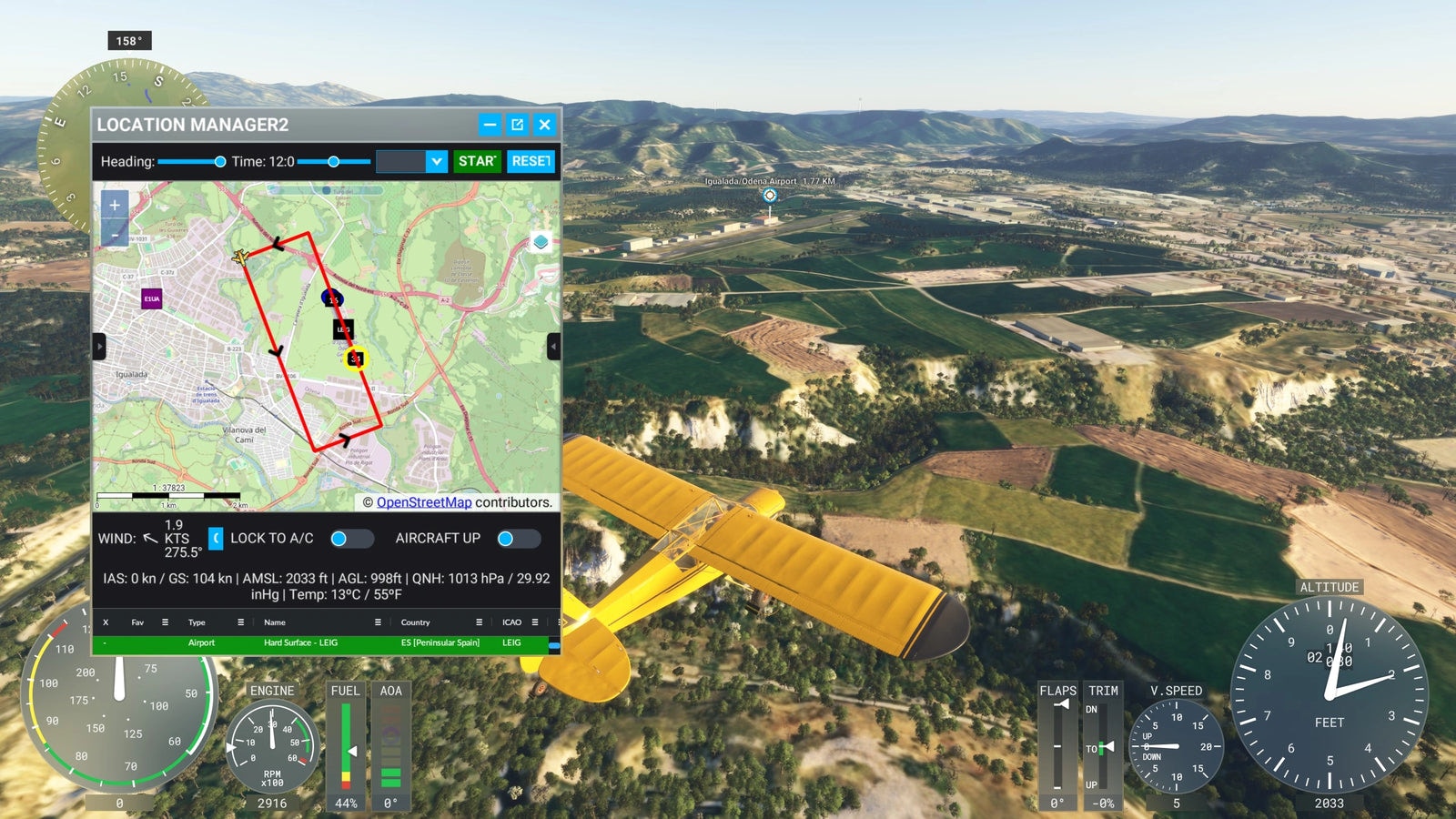Zoom out on the map
The width and height of the screenshot is (1456, 819).
(x=115, y=235)
